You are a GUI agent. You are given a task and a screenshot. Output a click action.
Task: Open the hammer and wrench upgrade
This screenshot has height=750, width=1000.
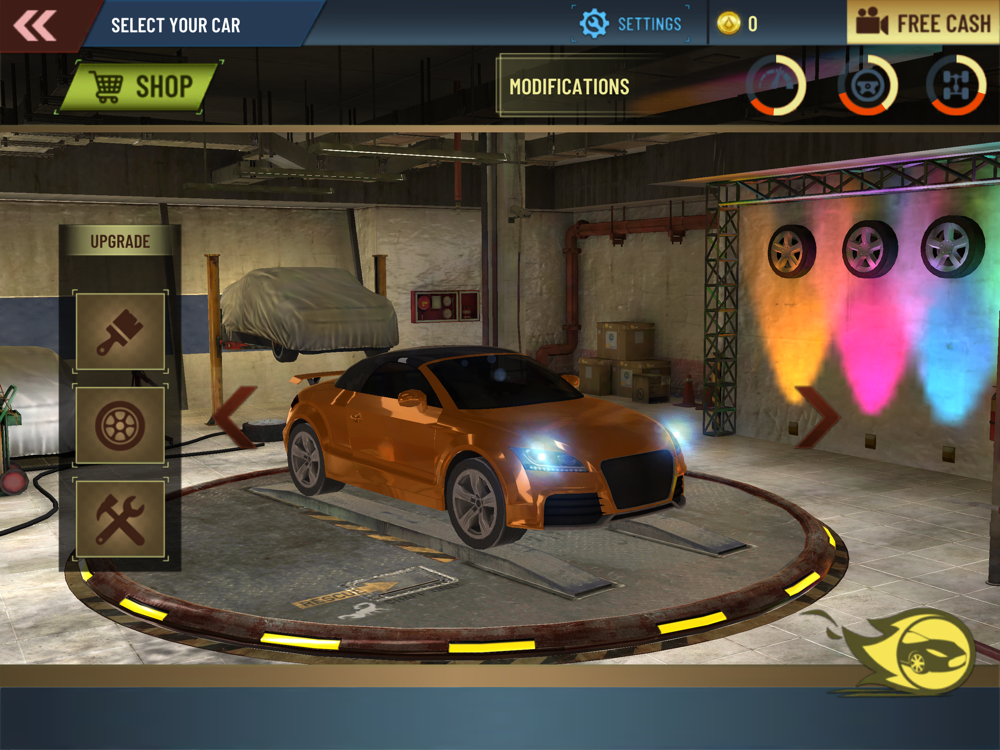coord(120,519)
